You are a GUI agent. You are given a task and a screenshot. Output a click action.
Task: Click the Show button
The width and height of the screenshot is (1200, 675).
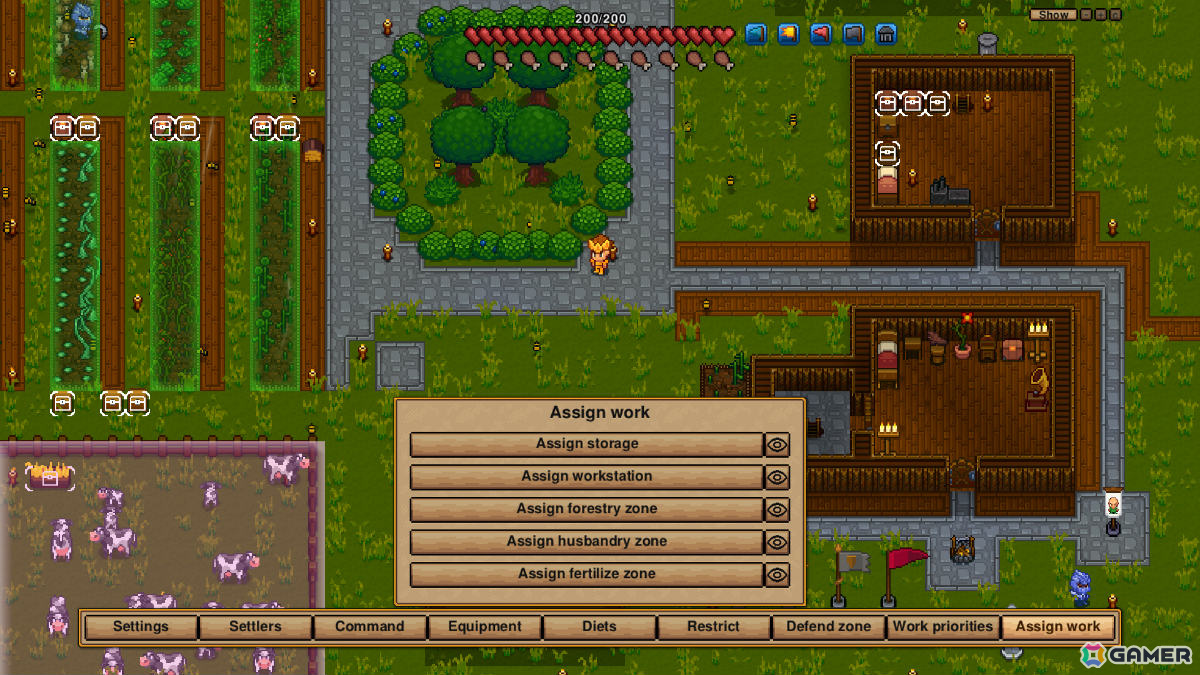pyautogui.click(x=1054, y=15)
